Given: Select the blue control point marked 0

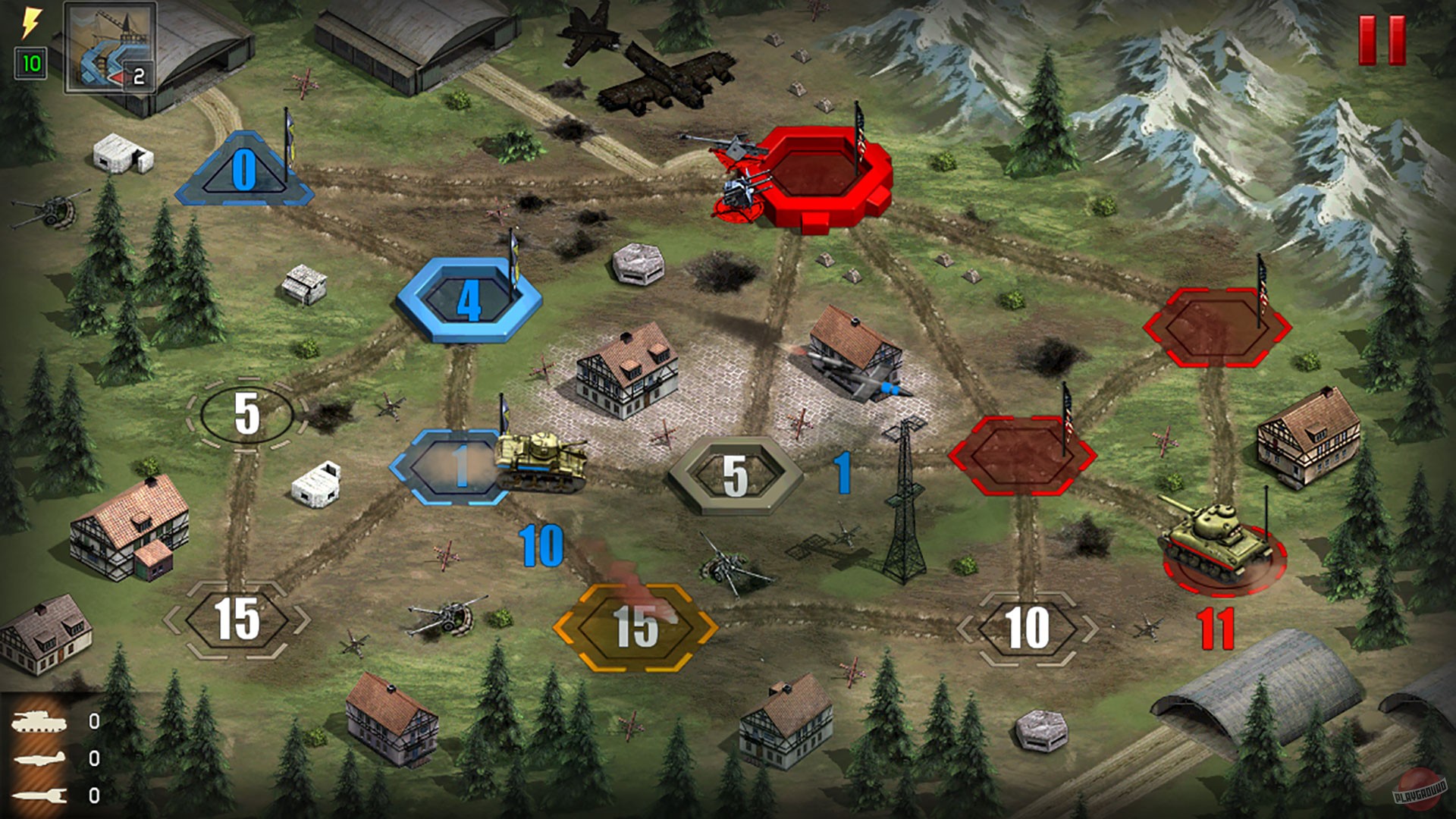Looking at the screenshot, I should (246, 168).
